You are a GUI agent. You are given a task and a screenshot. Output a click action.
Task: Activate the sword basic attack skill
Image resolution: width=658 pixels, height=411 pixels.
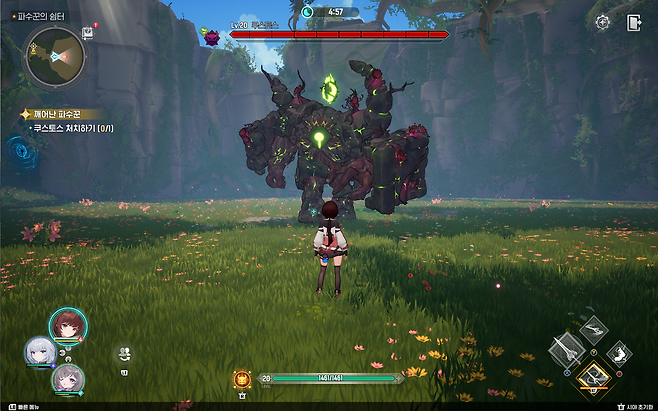565,351
